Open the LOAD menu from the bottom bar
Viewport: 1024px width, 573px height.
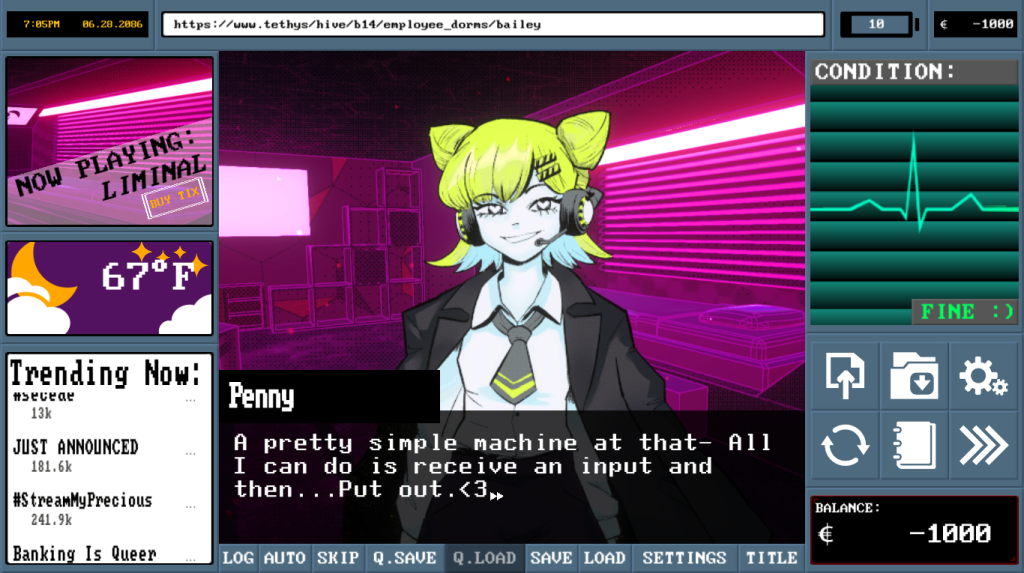604,558
